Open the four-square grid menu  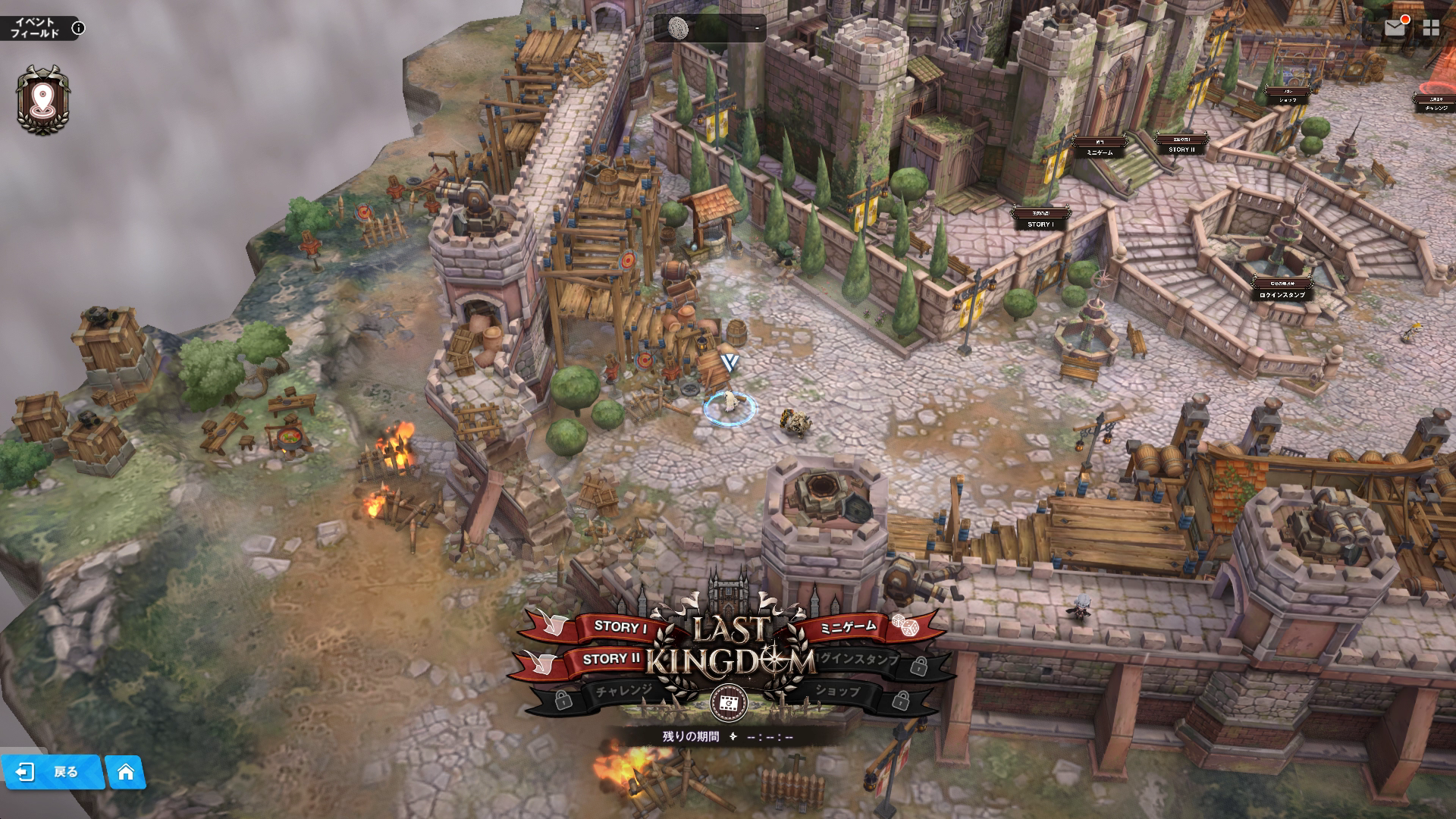tap(1431, 28)
